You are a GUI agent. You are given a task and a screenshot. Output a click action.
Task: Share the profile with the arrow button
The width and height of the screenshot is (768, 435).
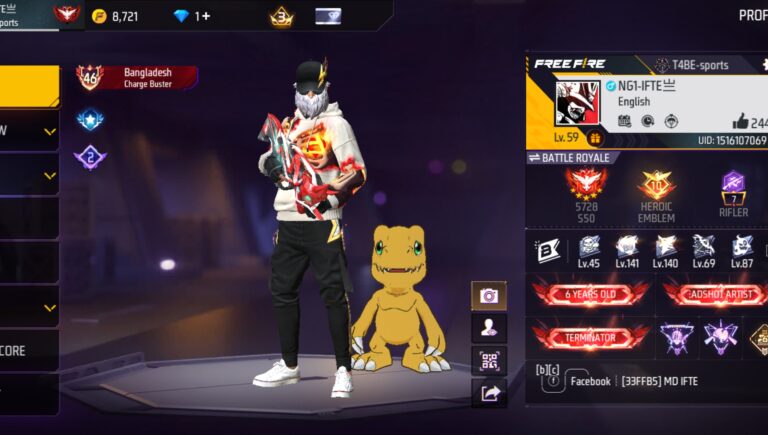(x=489, y=393)
